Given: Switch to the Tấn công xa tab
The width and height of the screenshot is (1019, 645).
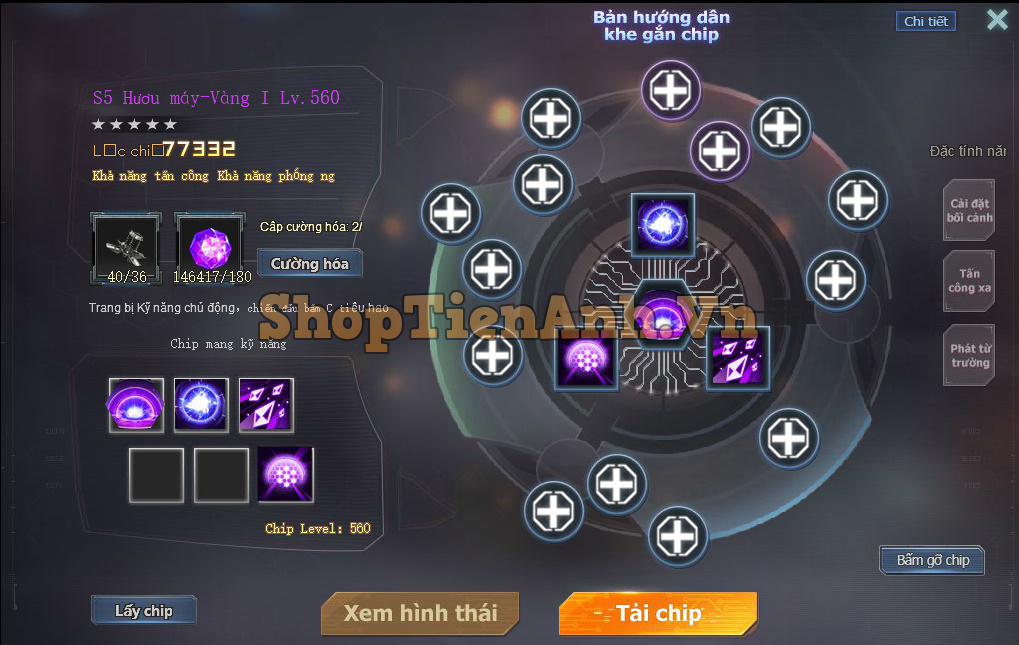Looking at the screenshot, I should [x=970, y=281].
